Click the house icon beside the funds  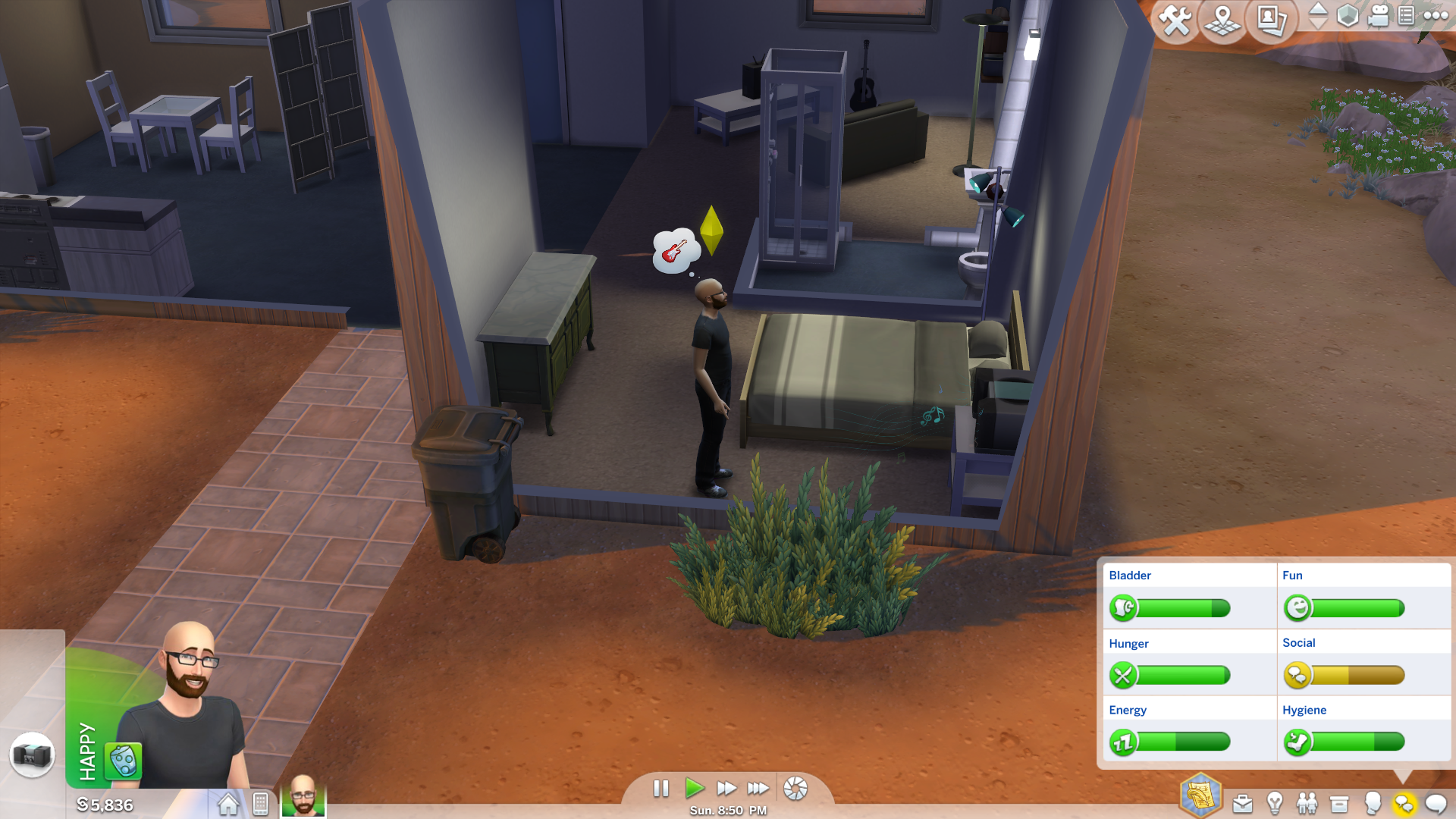coord(228,804)
